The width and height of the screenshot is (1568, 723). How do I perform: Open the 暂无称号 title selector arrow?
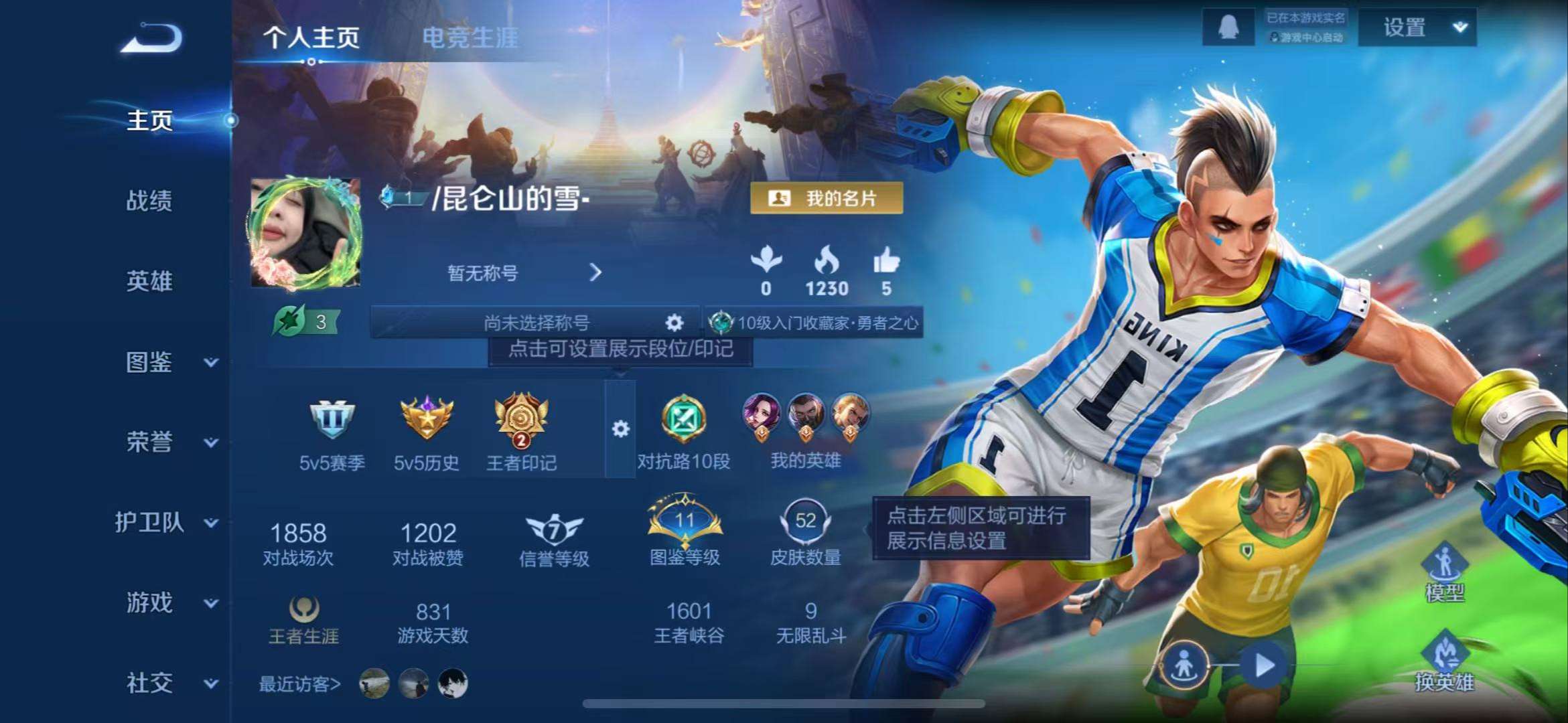point(595,273)
